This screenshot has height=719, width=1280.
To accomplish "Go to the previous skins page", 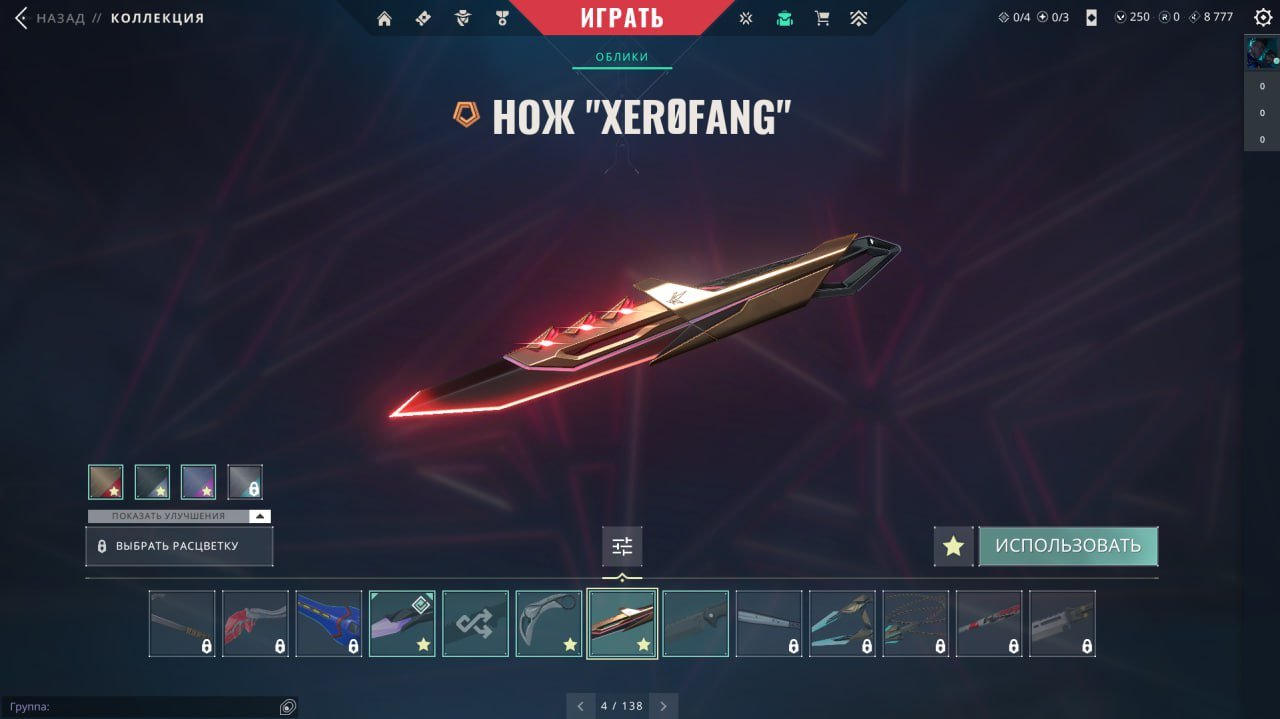I will (x=581, y=706).
